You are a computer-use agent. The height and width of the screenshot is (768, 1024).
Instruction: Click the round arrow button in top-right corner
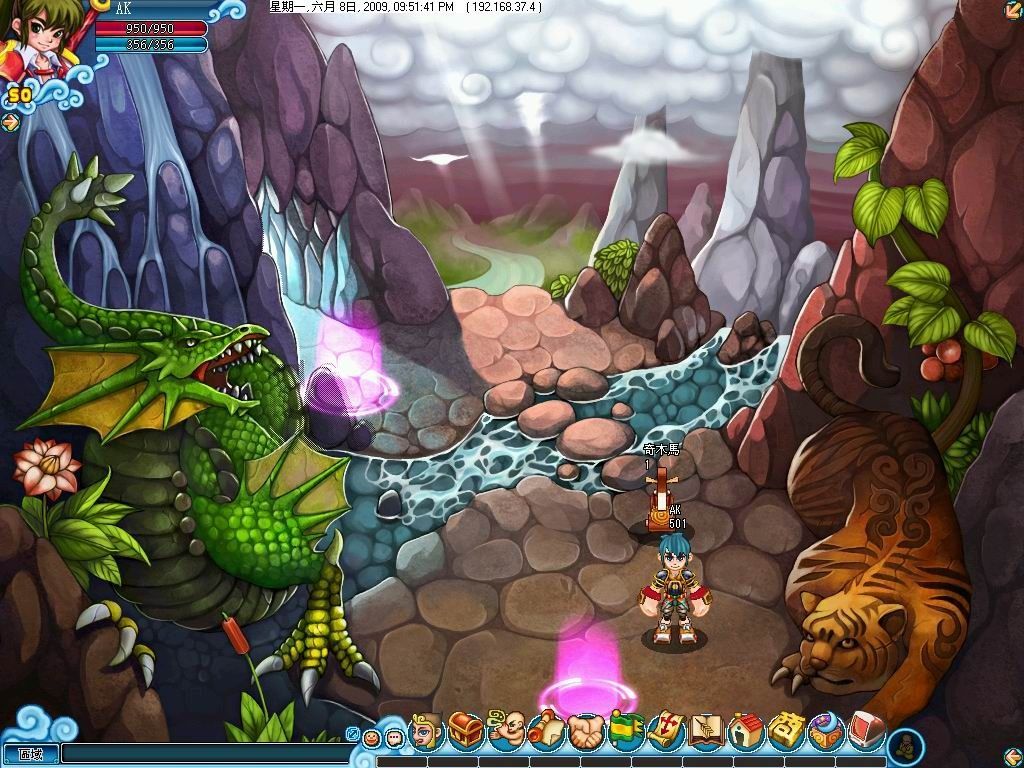pos(1012,11)
